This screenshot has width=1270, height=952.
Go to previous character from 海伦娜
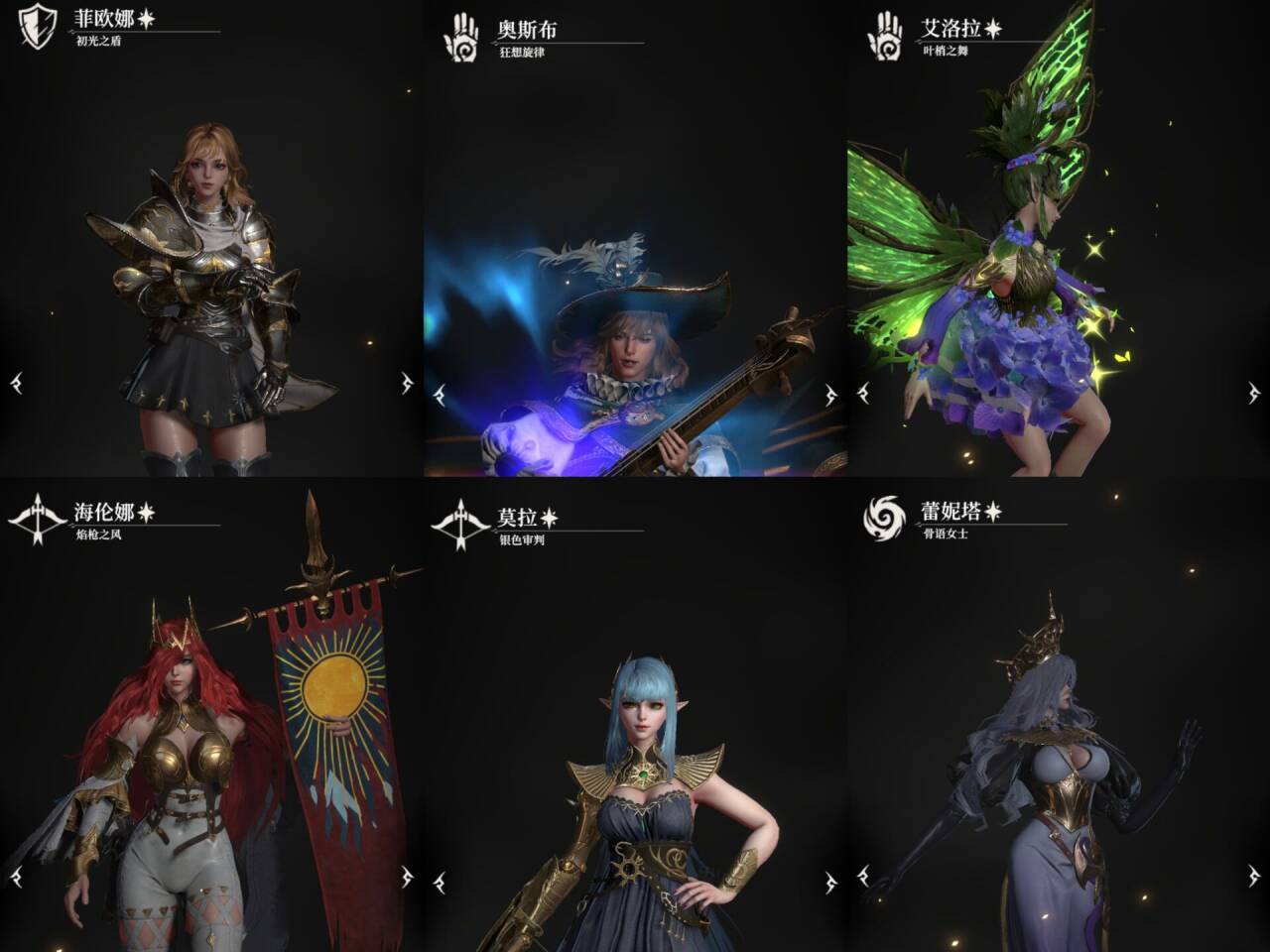(16, 877)
